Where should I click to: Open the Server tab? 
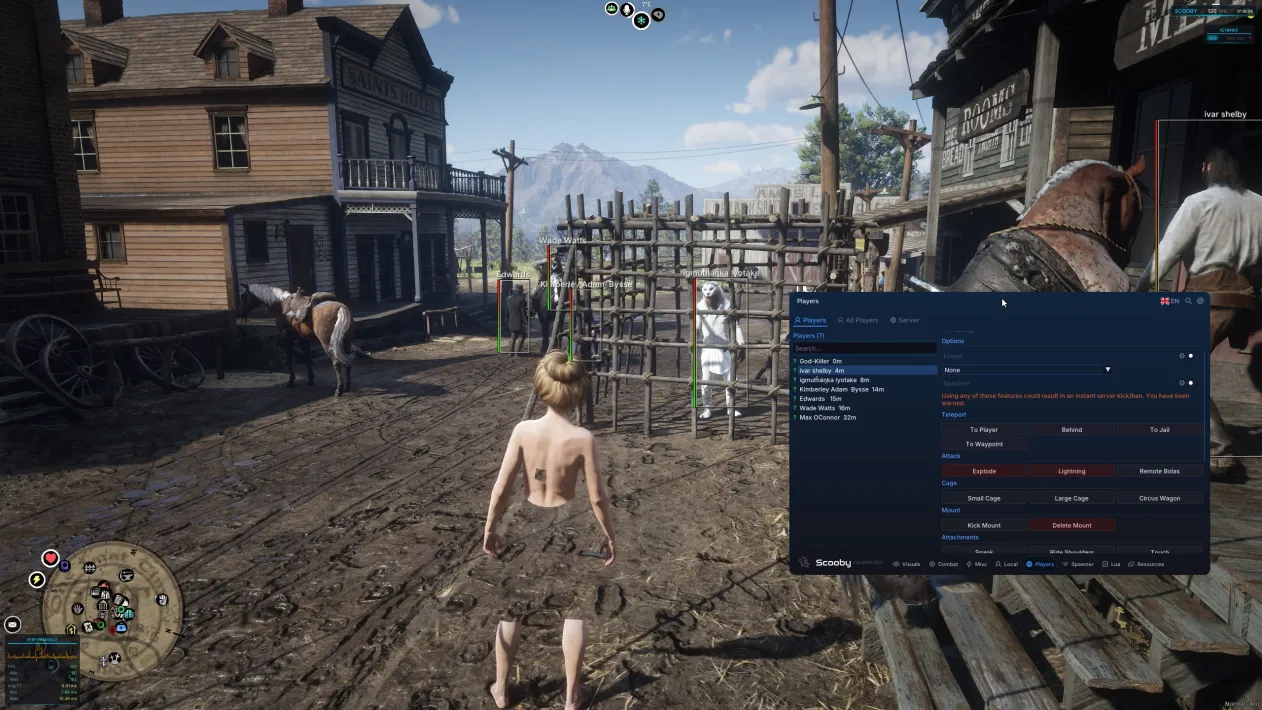point(905,320)
